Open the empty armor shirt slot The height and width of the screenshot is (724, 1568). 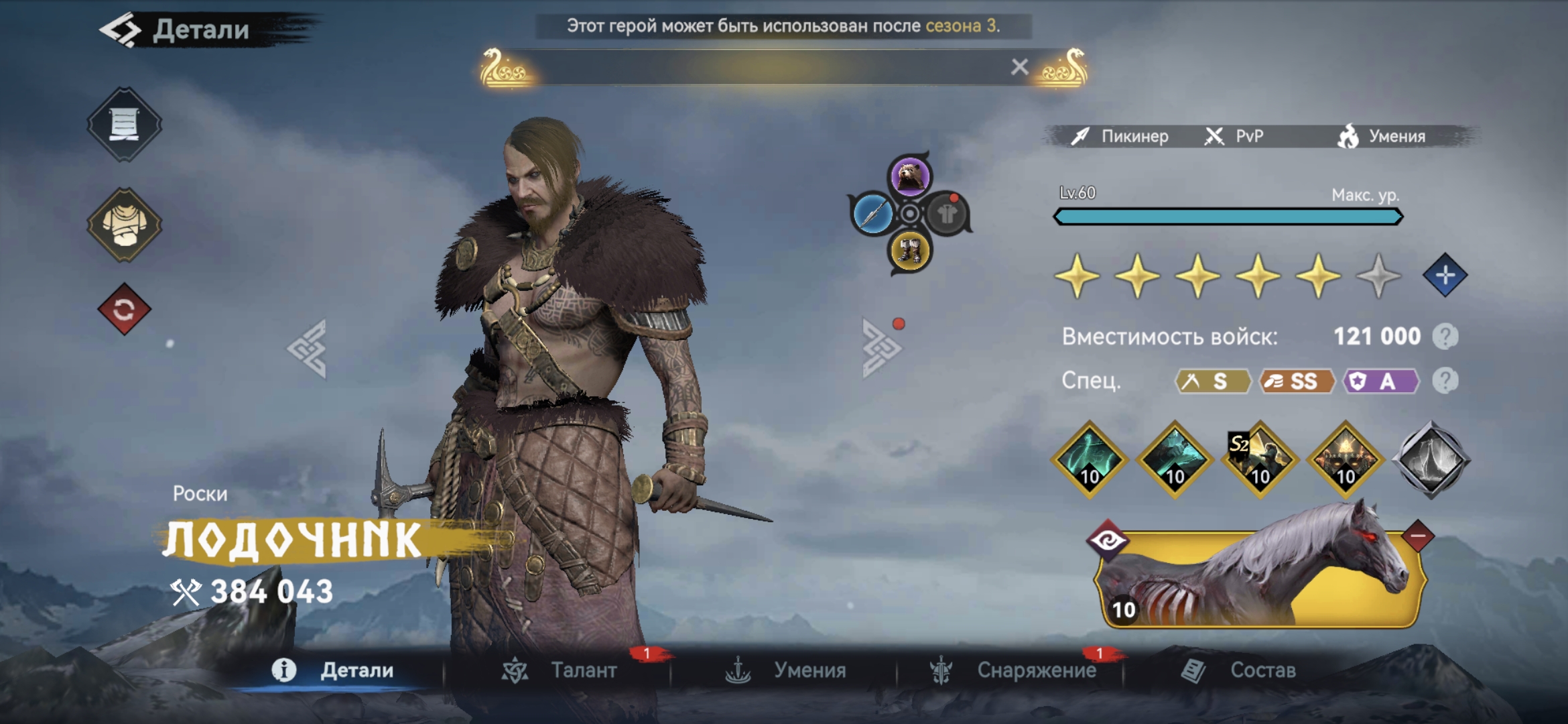point(947,215)
